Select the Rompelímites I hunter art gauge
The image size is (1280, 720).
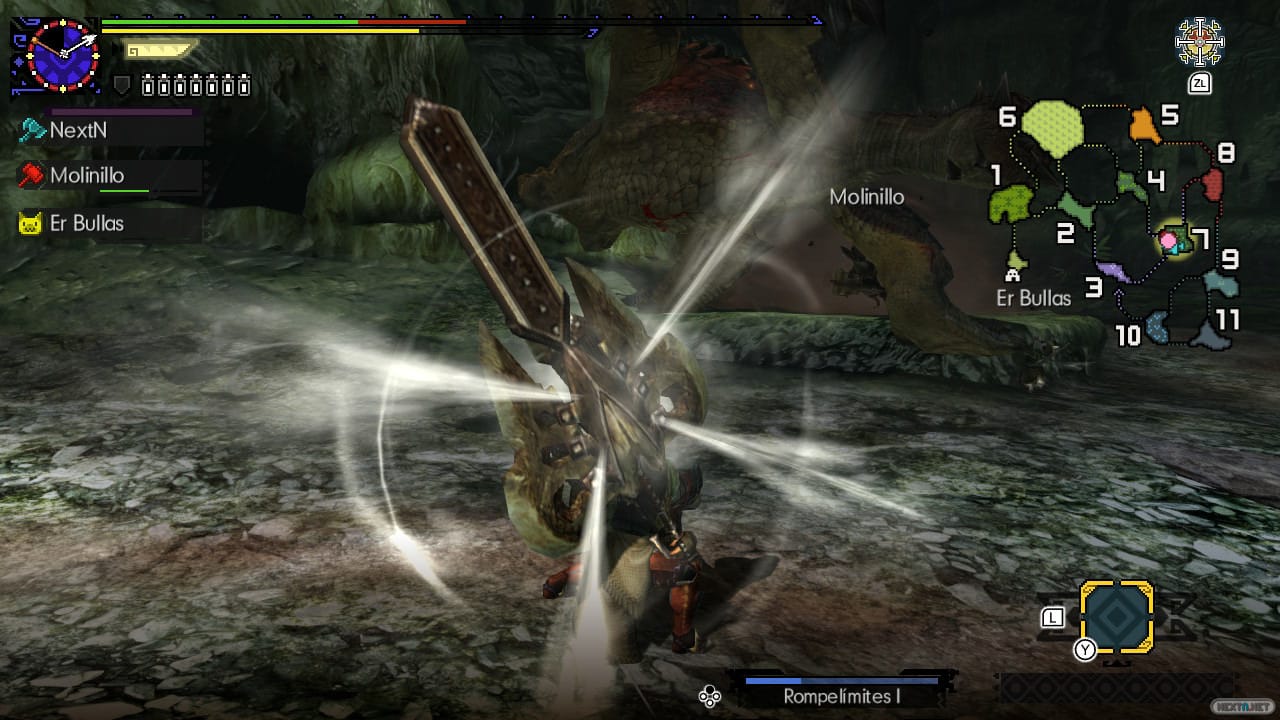[x=842, y=690]
